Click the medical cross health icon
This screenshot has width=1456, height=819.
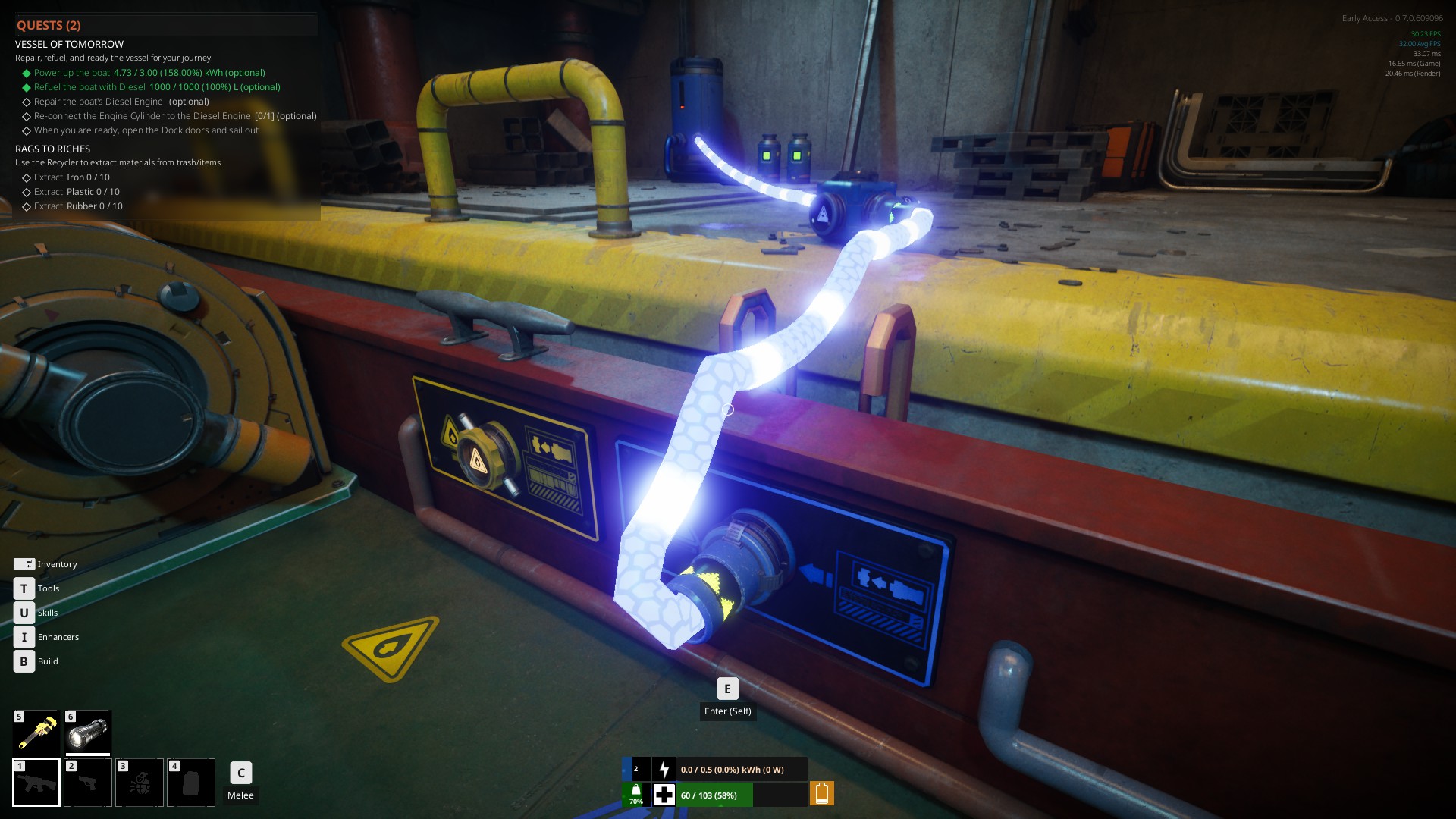point(664,795)
